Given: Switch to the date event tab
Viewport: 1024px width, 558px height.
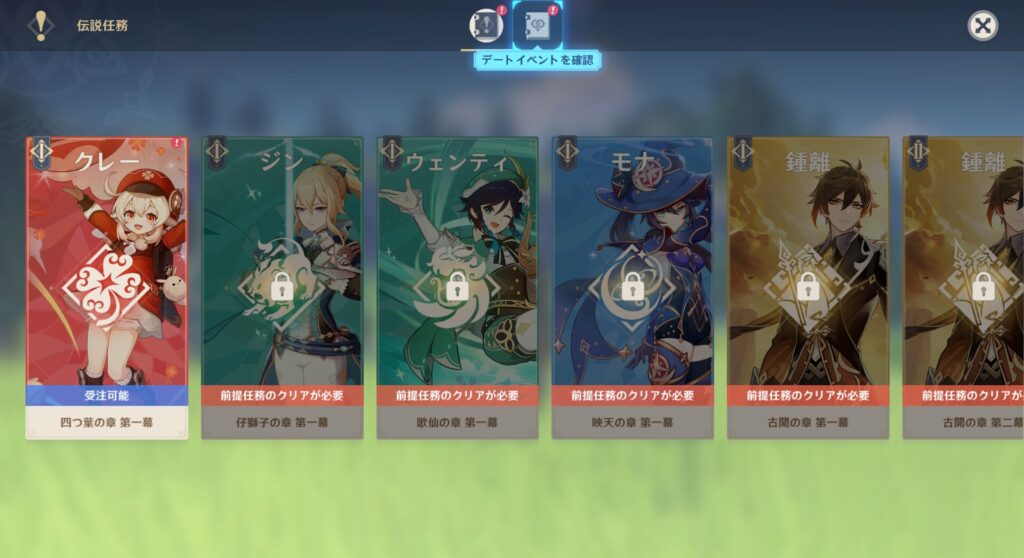Looking at the screenshot, I should 537,26.
